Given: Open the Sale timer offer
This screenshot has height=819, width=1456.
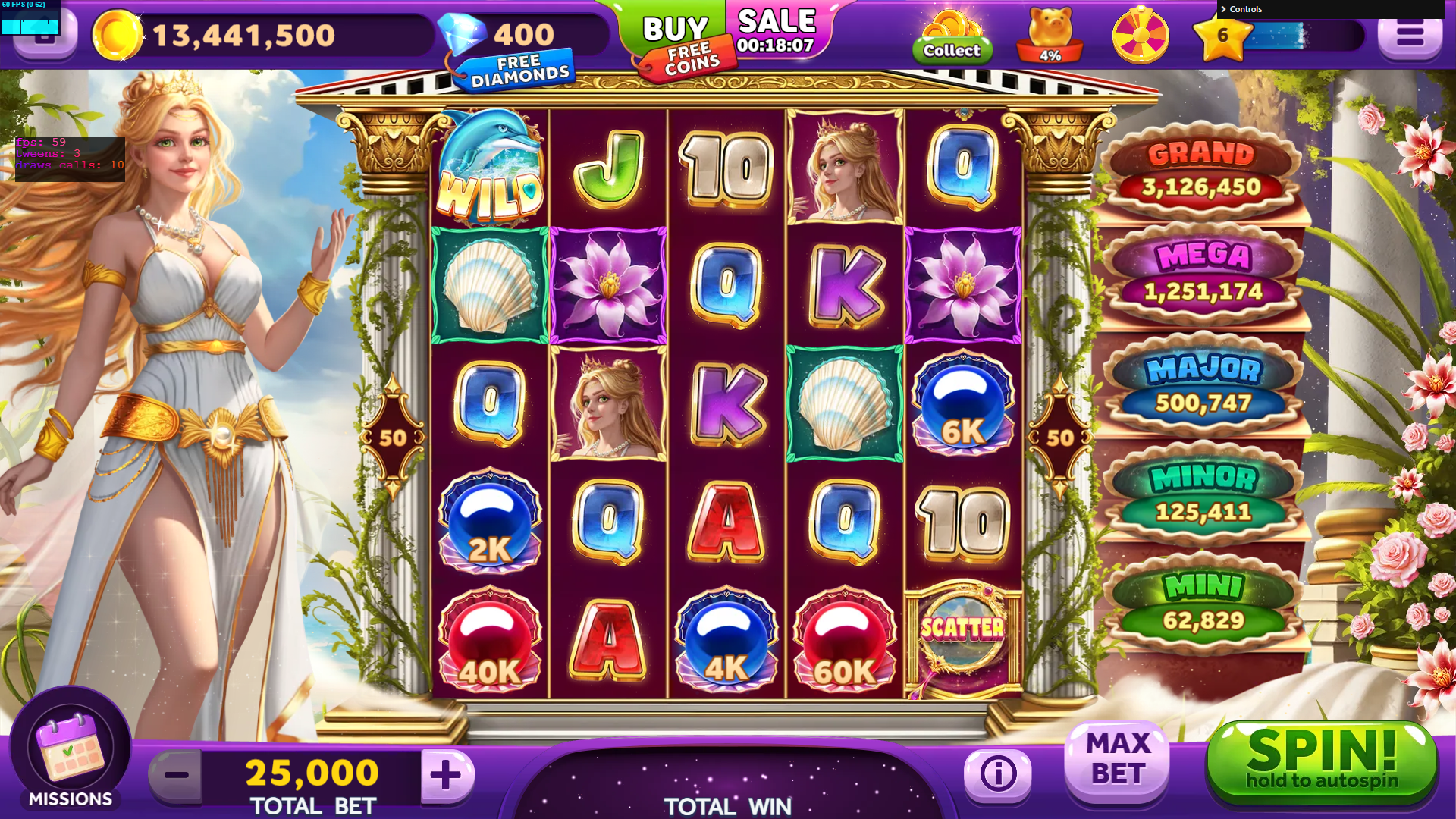Looking at the screenshot, I should pos(777,32).
